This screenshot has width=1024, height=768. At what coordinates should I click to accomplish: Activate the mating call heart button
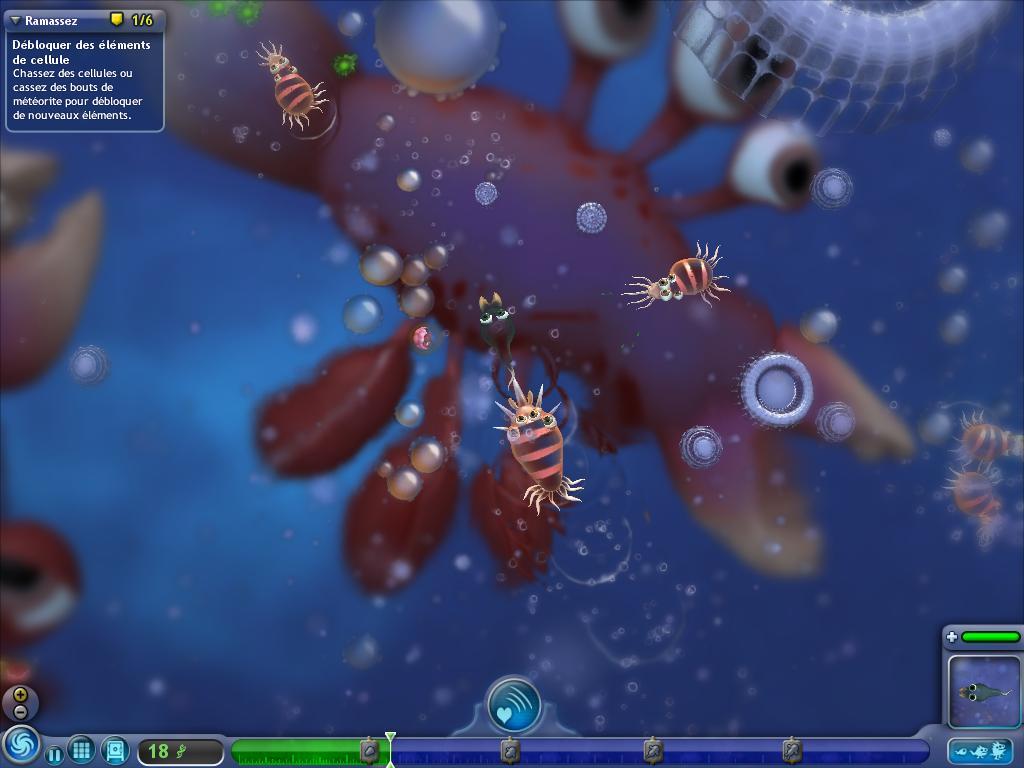coord(514,705)
